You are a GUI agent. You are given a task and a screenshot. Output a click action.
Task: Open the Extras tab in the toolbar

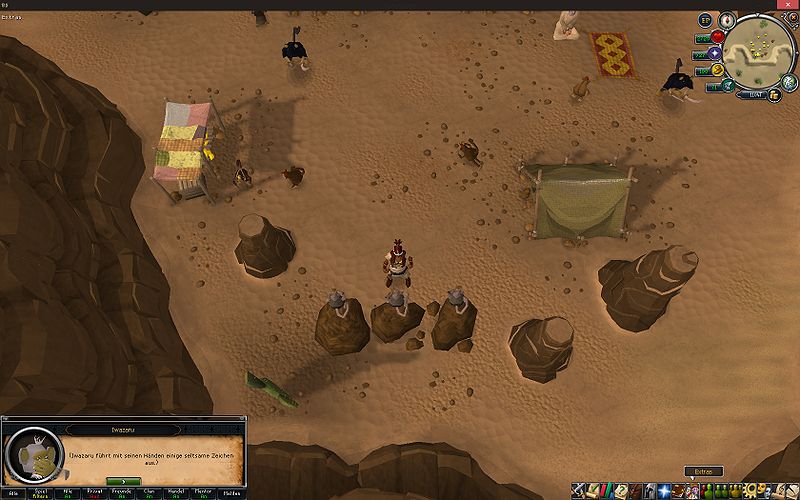[x=704, y=471]
